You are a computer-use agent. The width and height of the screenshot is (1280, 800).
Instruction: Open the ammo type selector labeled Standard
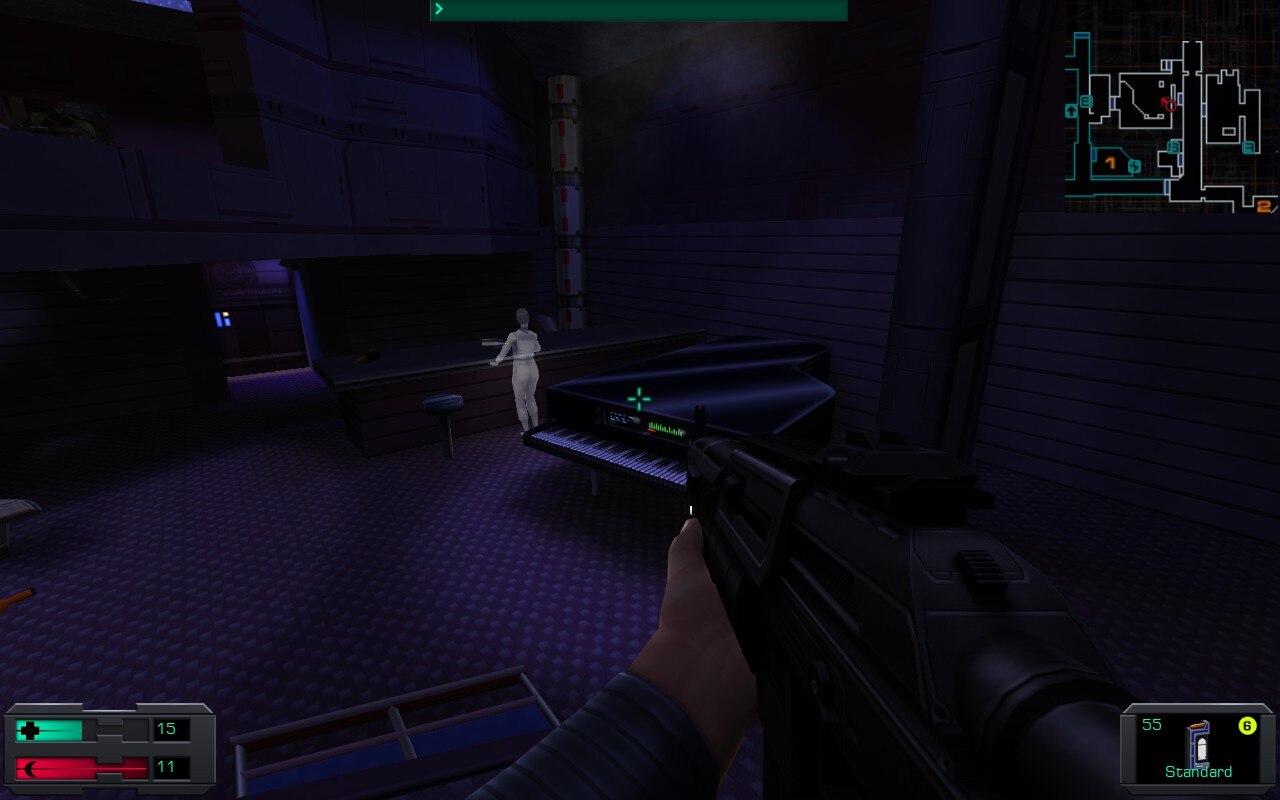(x=1197, y=772)
